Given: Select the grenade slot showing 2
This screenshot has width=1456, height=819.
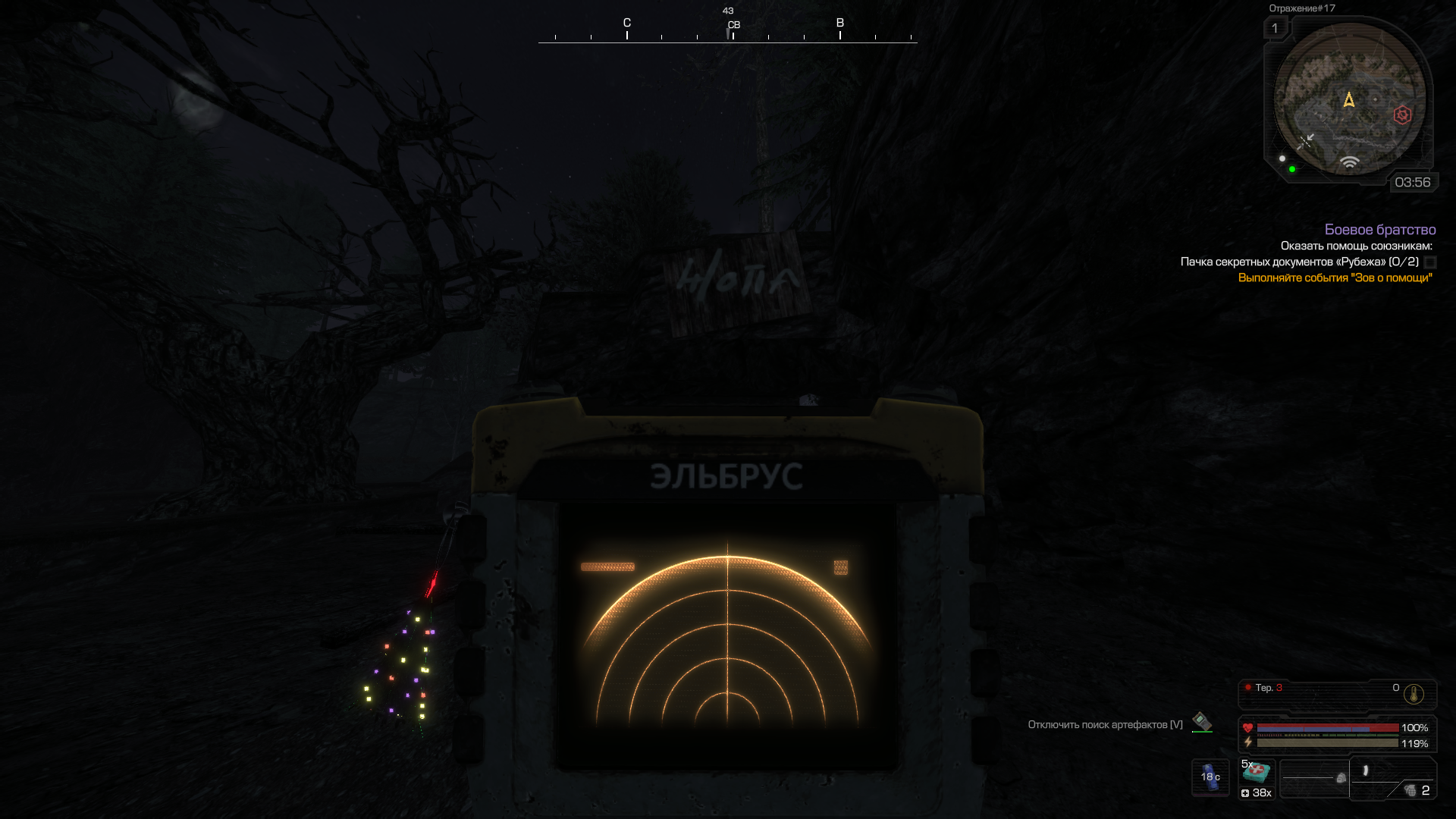Looking at the screenshot, I should click(x=1414, y=790).
